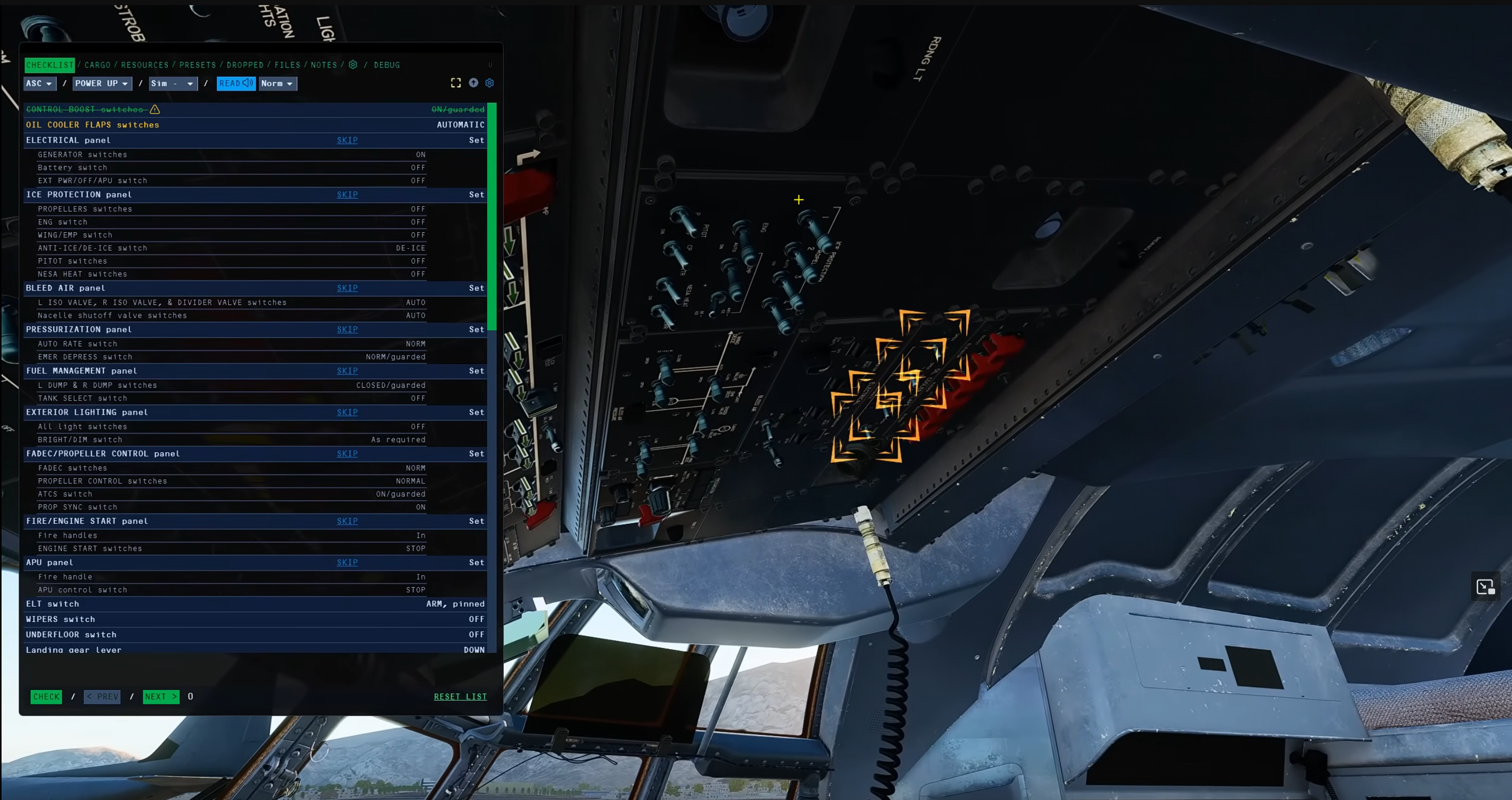Click the speaker icon inside the READ button

click(248, 83)
